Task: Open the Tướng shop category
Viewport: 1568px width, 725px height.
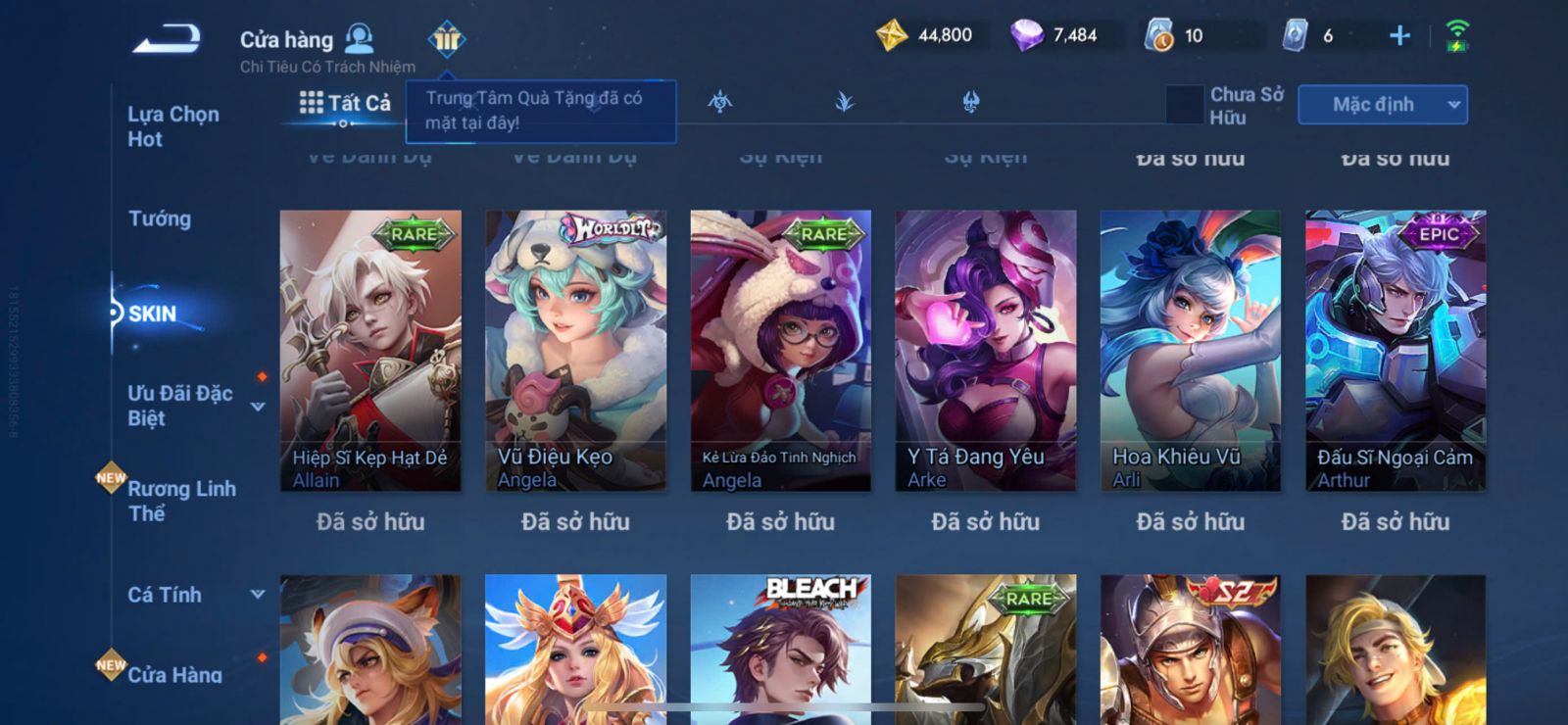Action: [x=160, y=218]
